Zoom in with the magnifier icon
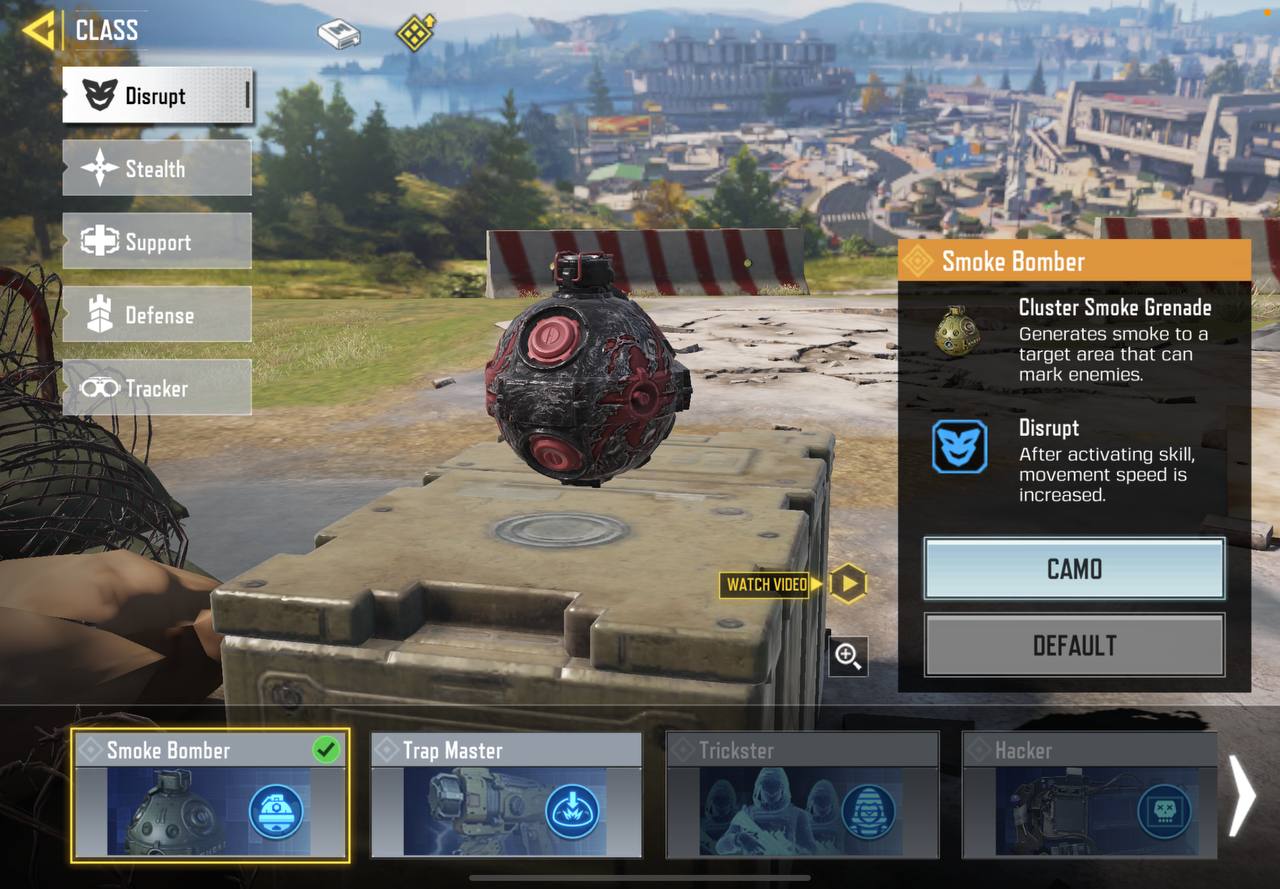 coord(848,656)
